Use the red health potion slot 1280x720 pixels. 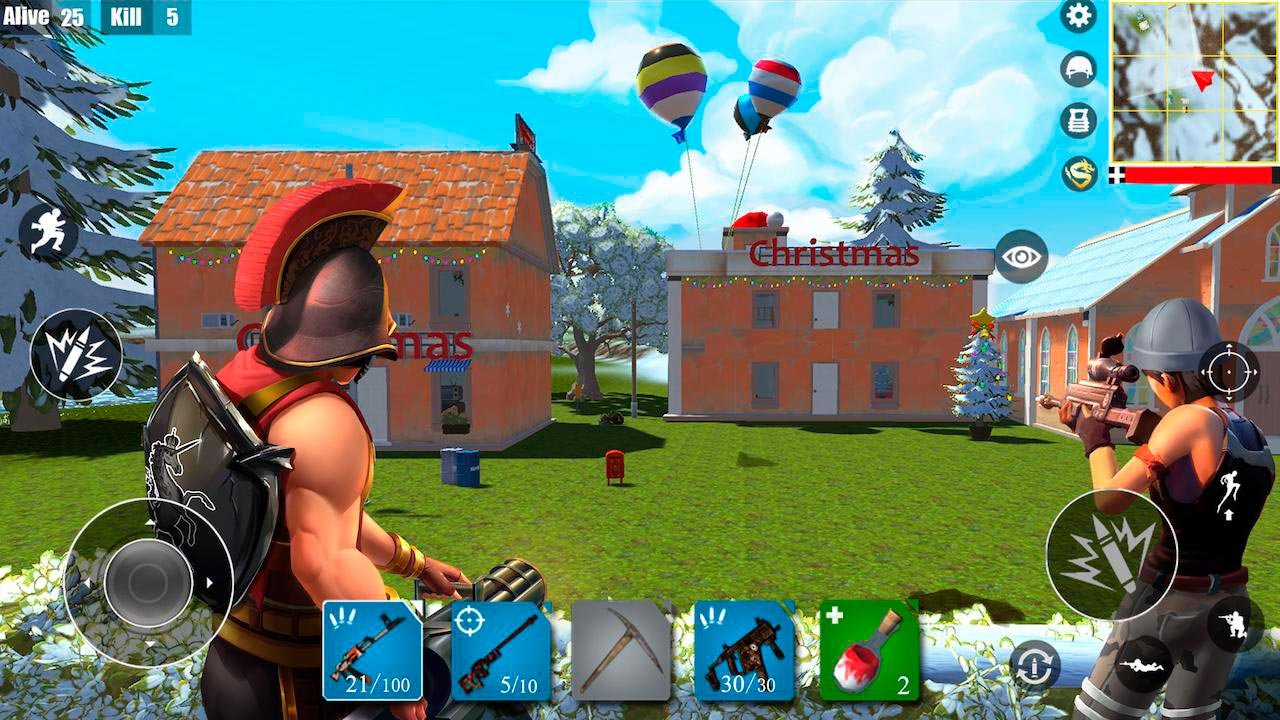pos(868,650)
